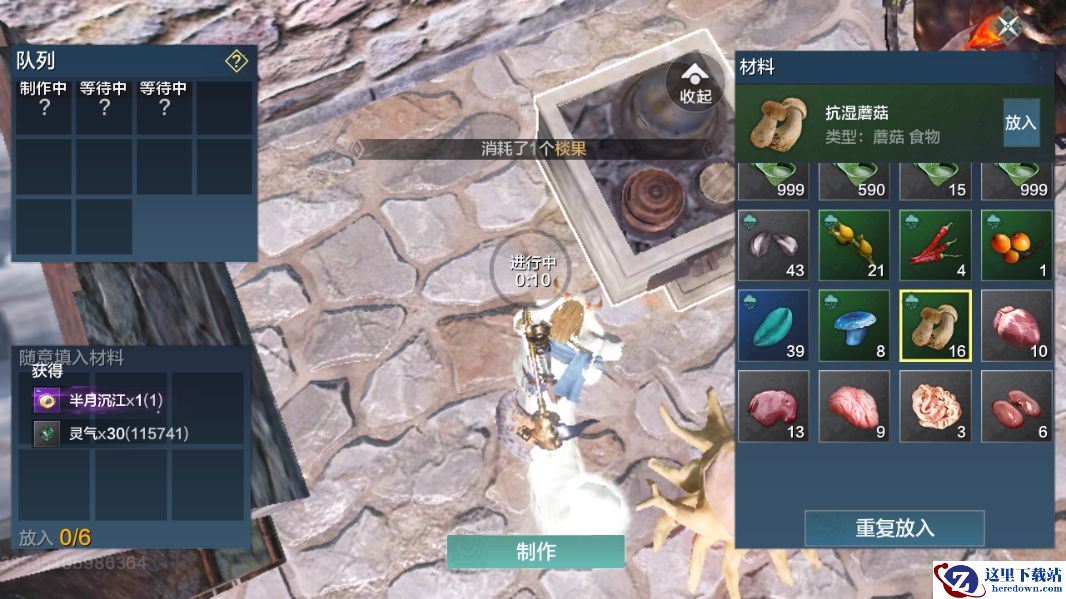
Task: Select the highlighted brown mushroom slot
Action: click(x=935, y=325)
